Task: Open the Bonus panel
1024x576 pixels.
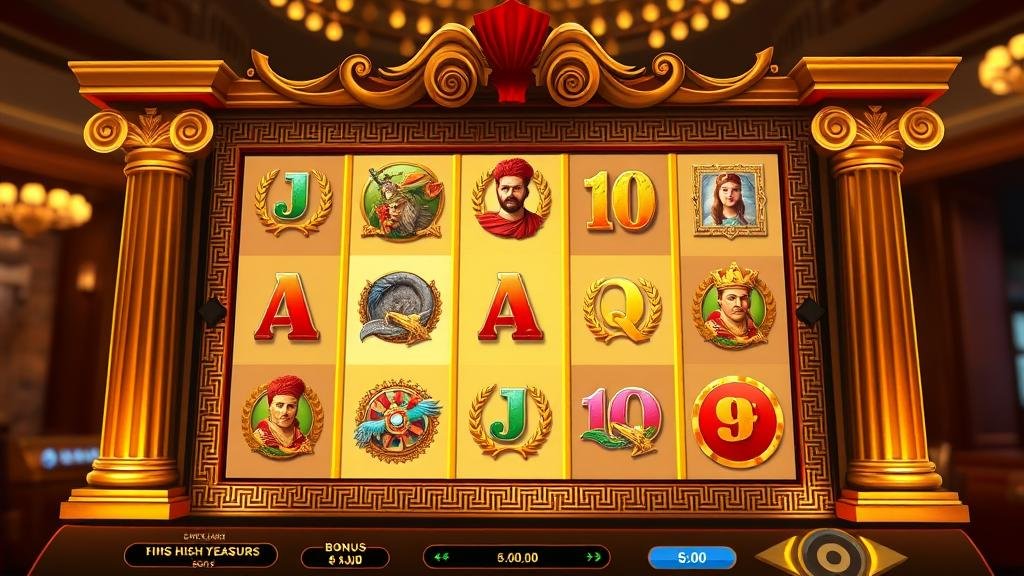Action: (345, 556)
